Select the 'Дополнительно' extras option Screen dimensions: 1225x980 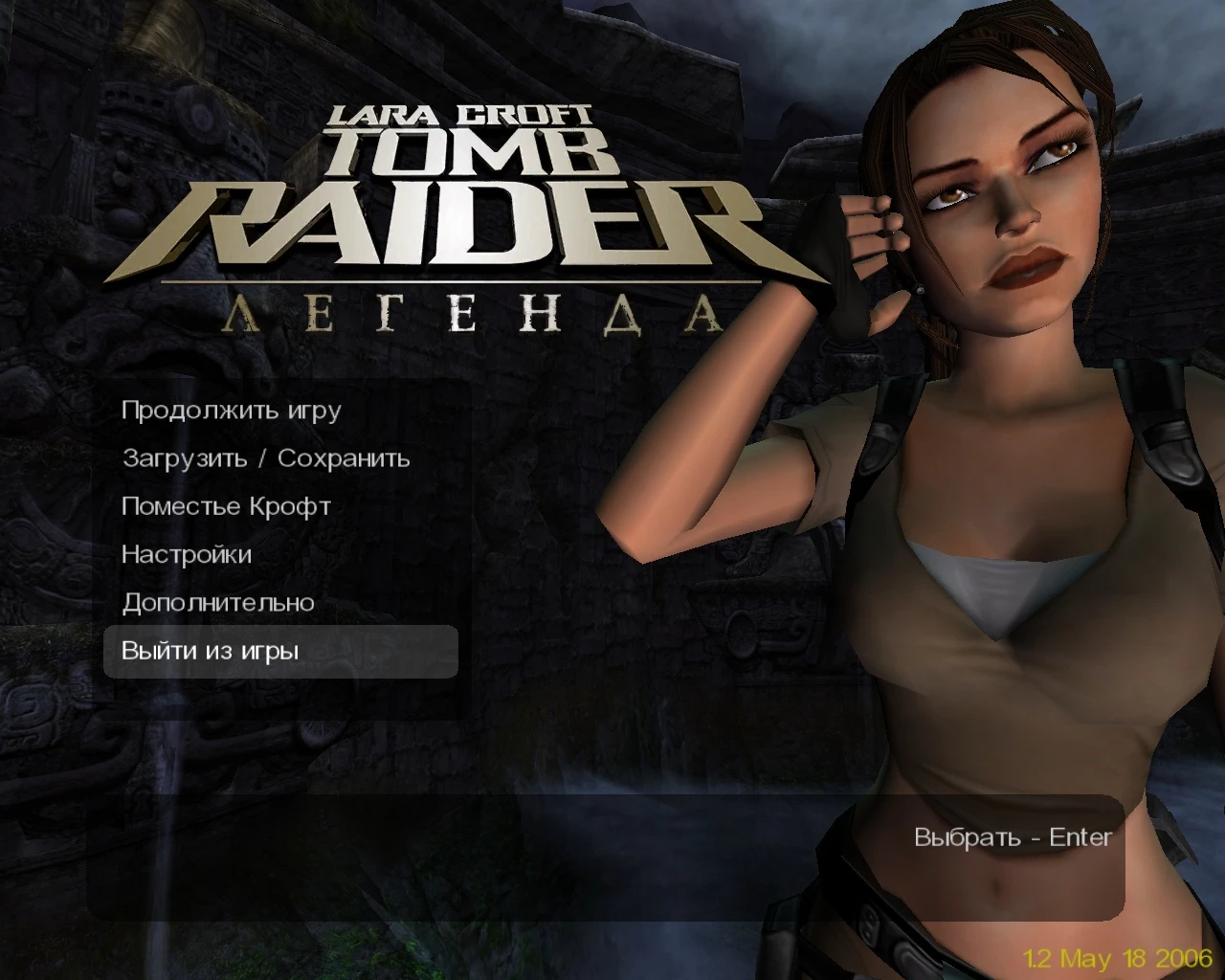point(218,603)
